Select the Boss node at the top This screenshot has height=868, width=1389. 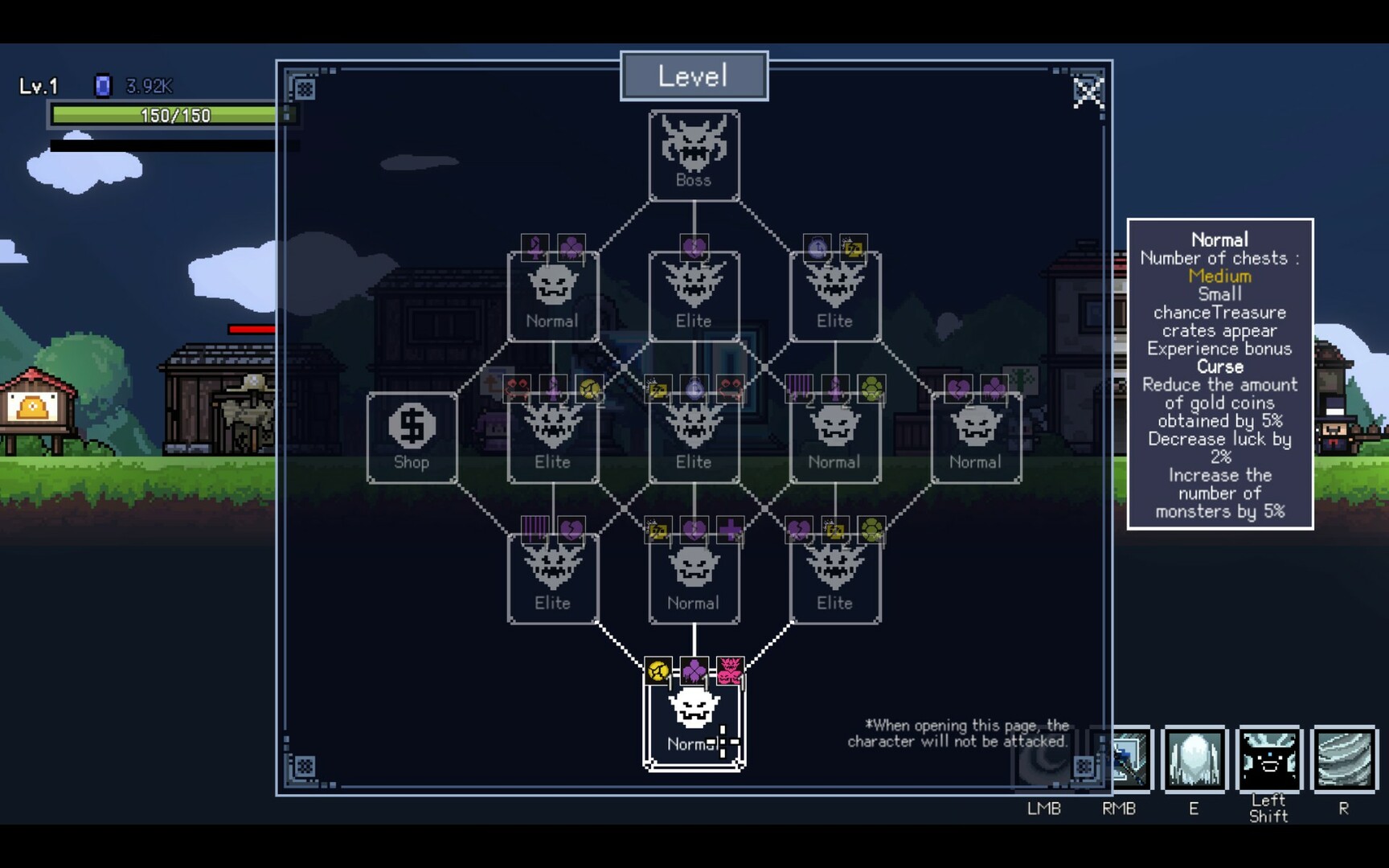[x=694, y=155]
